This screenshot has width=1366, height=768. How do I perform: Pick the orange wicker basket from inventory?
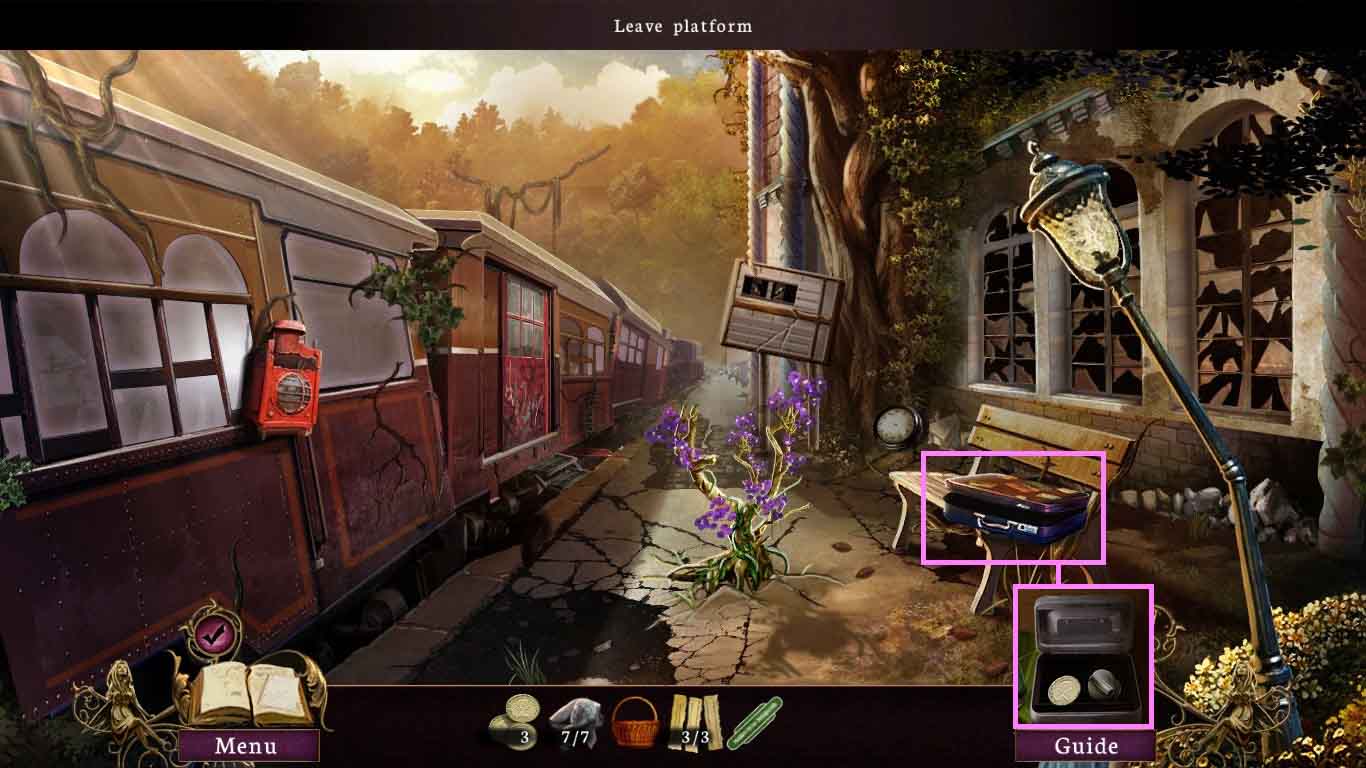[x=635, y=722]
